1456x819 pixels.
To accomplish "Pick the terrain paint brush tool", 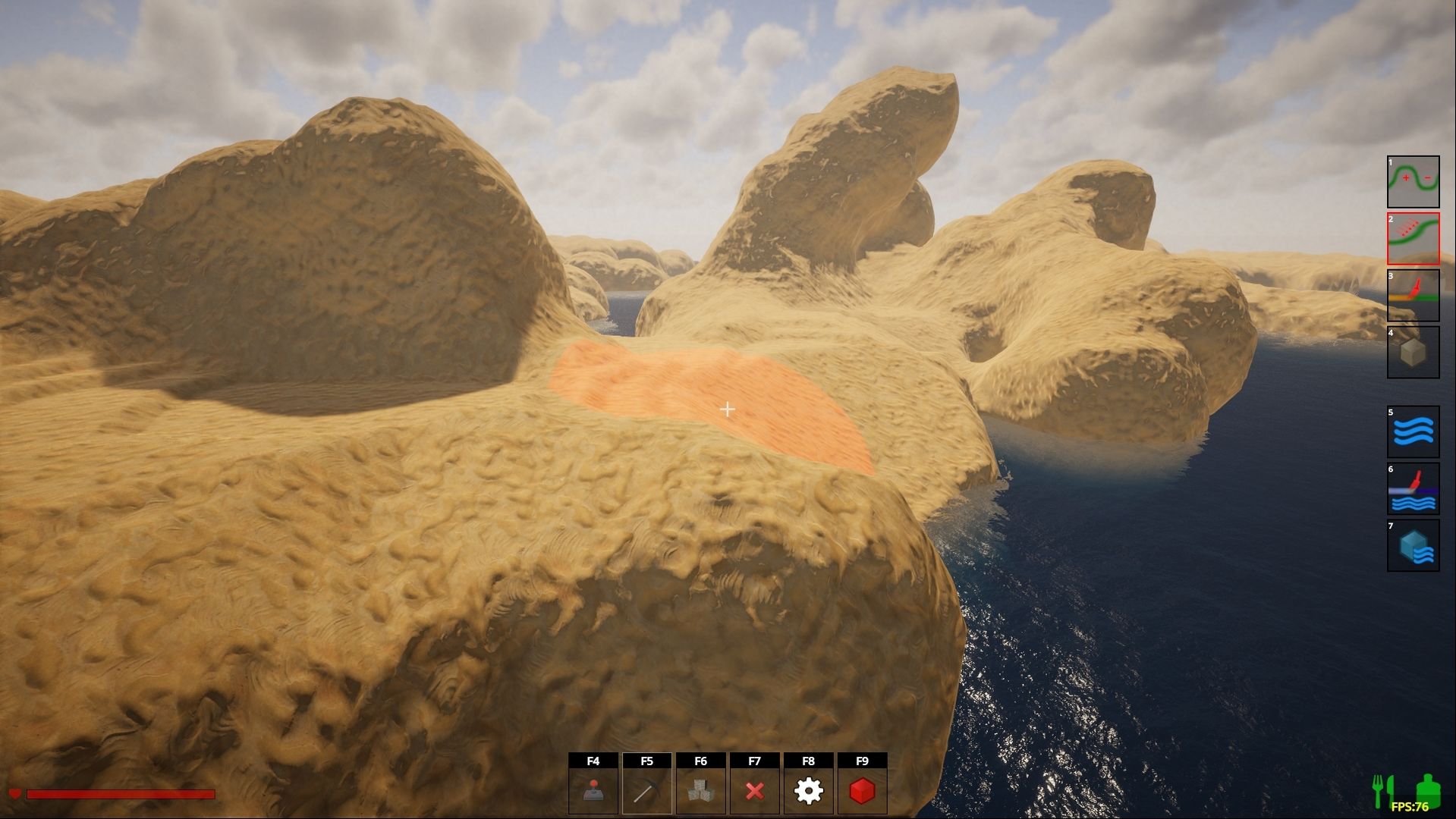I will (1413, 296).
